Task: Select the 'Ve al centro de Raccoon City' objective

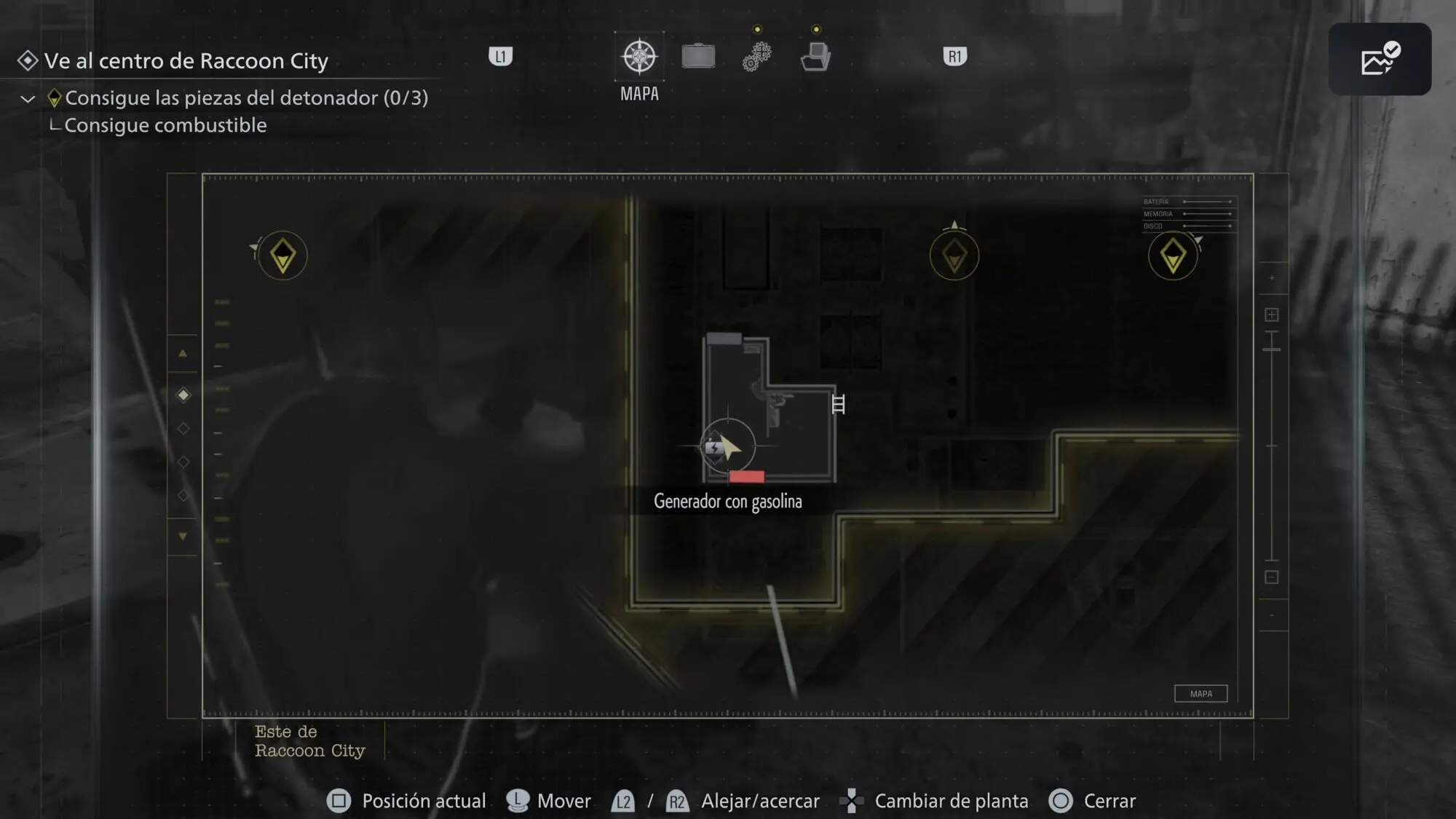Action: click(x=186, y=60)
